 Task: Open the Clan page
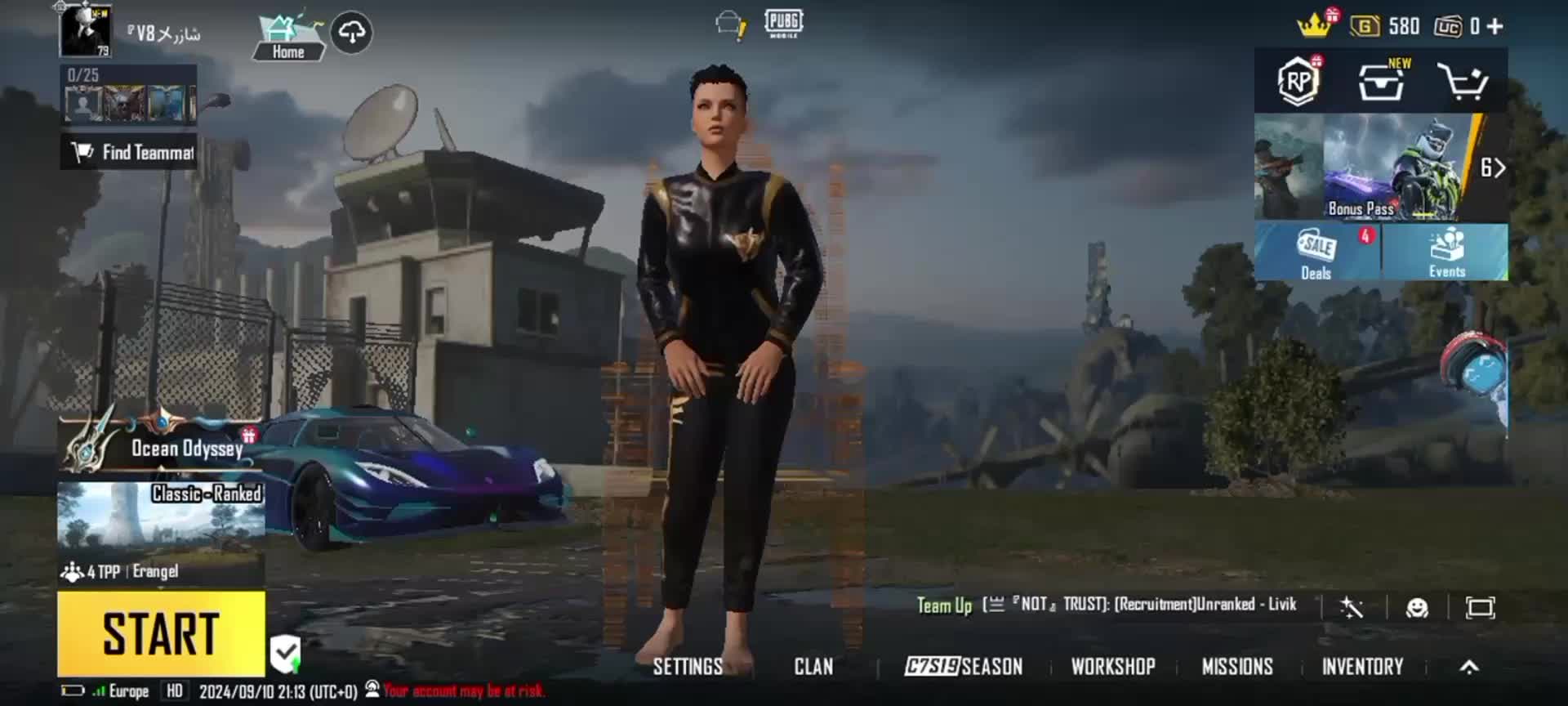point(813,667)
